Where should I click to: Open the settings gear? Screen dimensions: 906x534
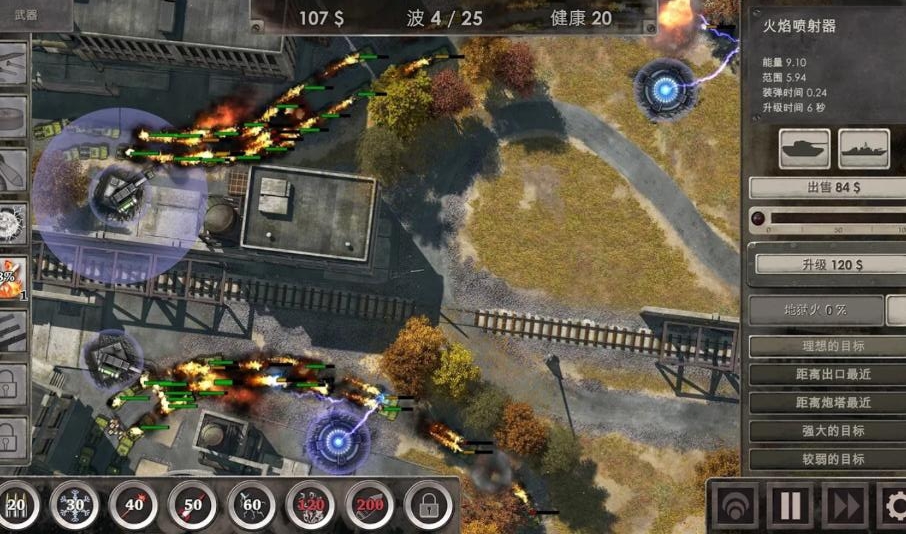coord(891,507)
